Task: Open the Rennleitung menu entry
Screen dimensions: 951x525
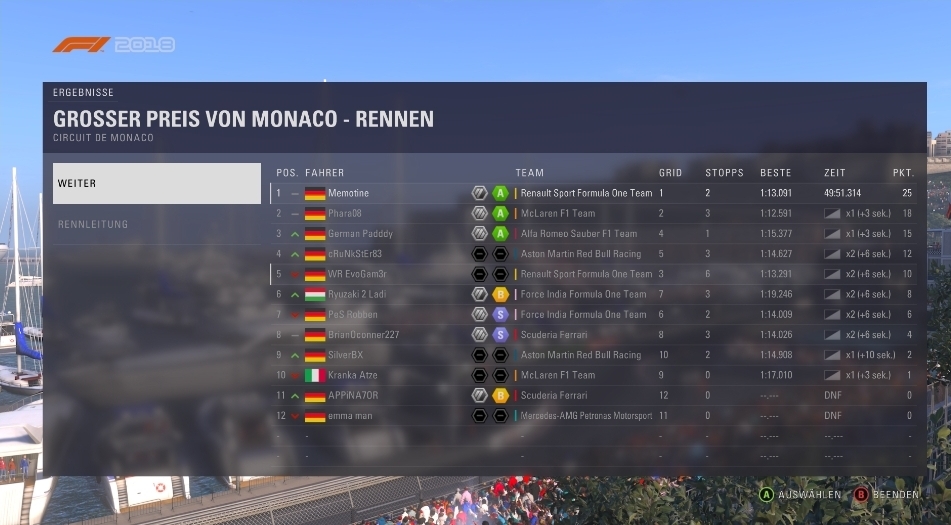Action: click(156, 224)
